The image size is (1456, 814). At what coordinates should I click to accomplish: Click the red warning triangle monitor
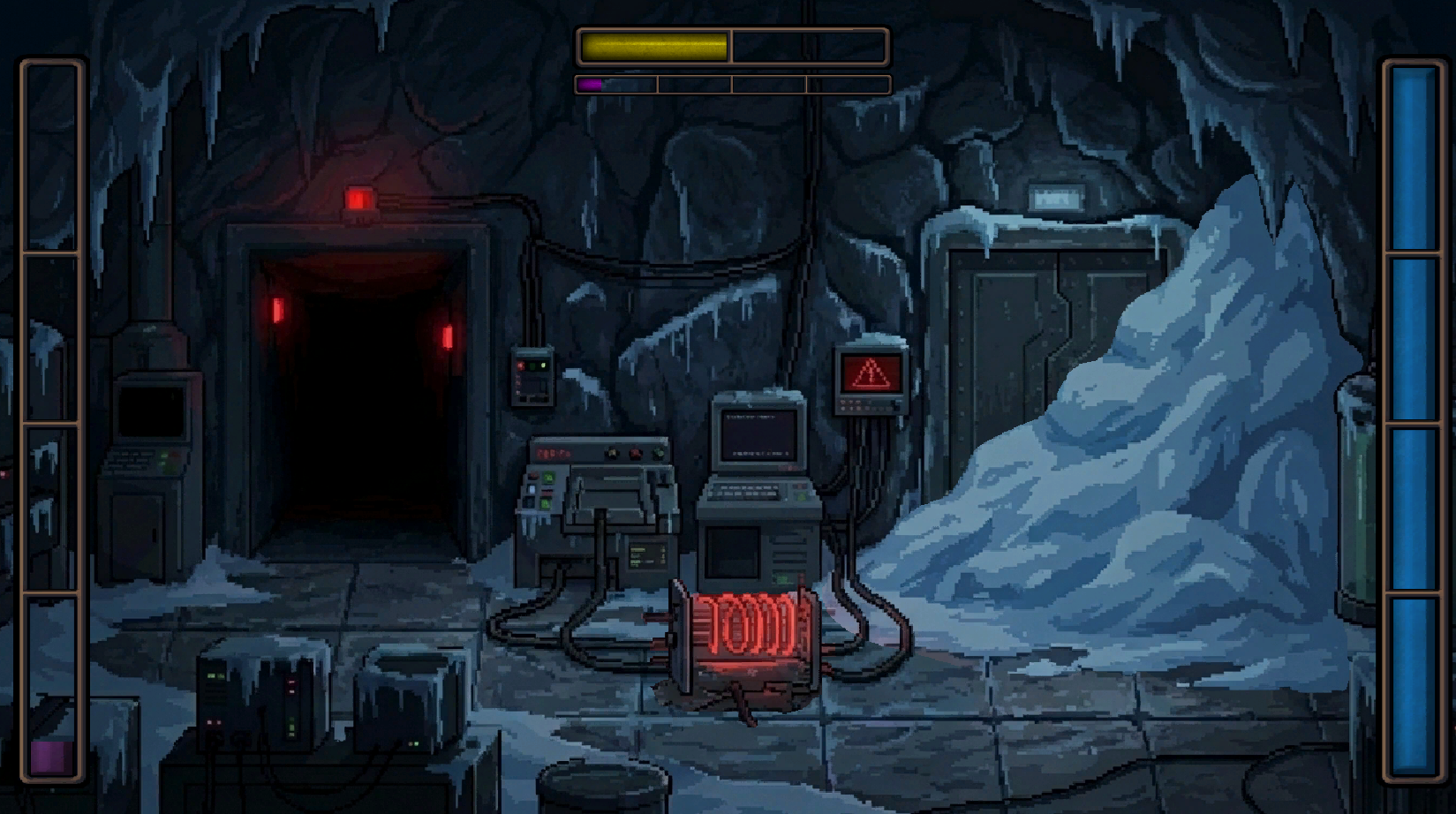[869, 373]
